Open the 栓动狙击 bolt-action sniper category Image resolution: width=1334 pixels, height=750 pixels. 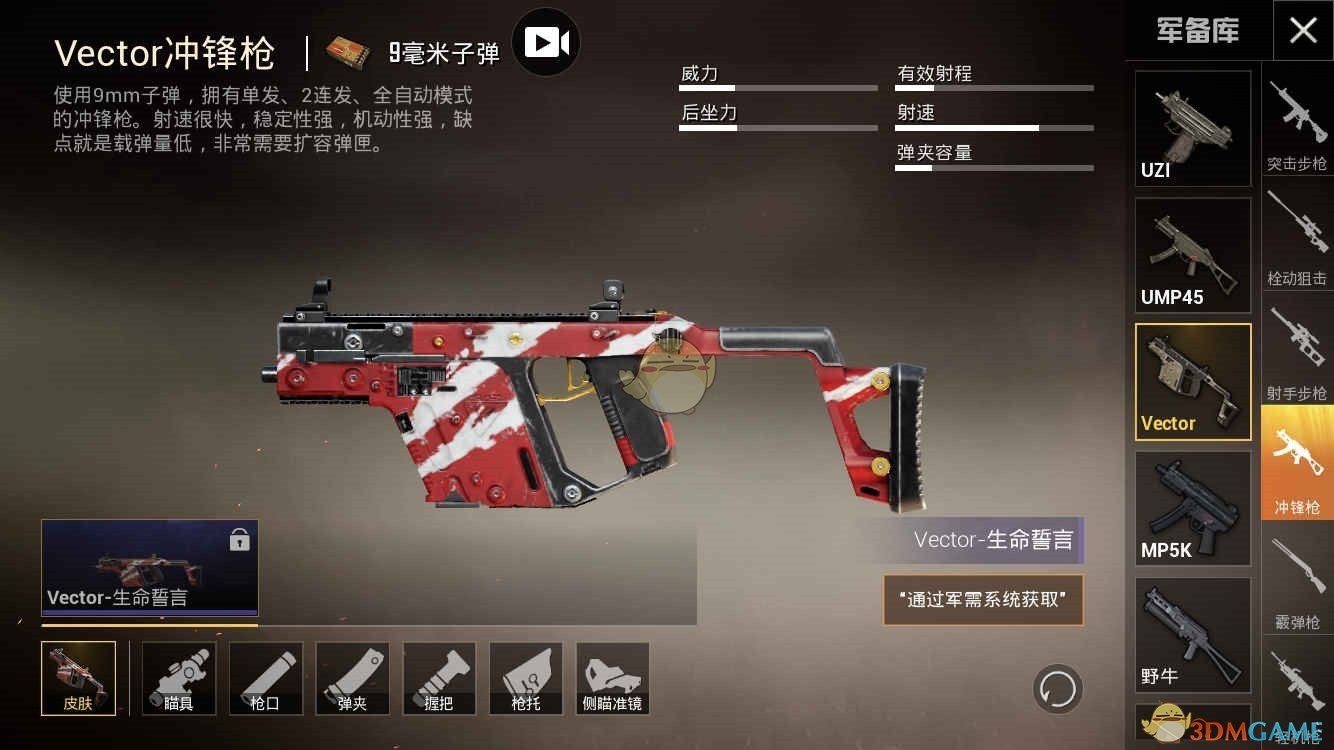(1297, 235)
